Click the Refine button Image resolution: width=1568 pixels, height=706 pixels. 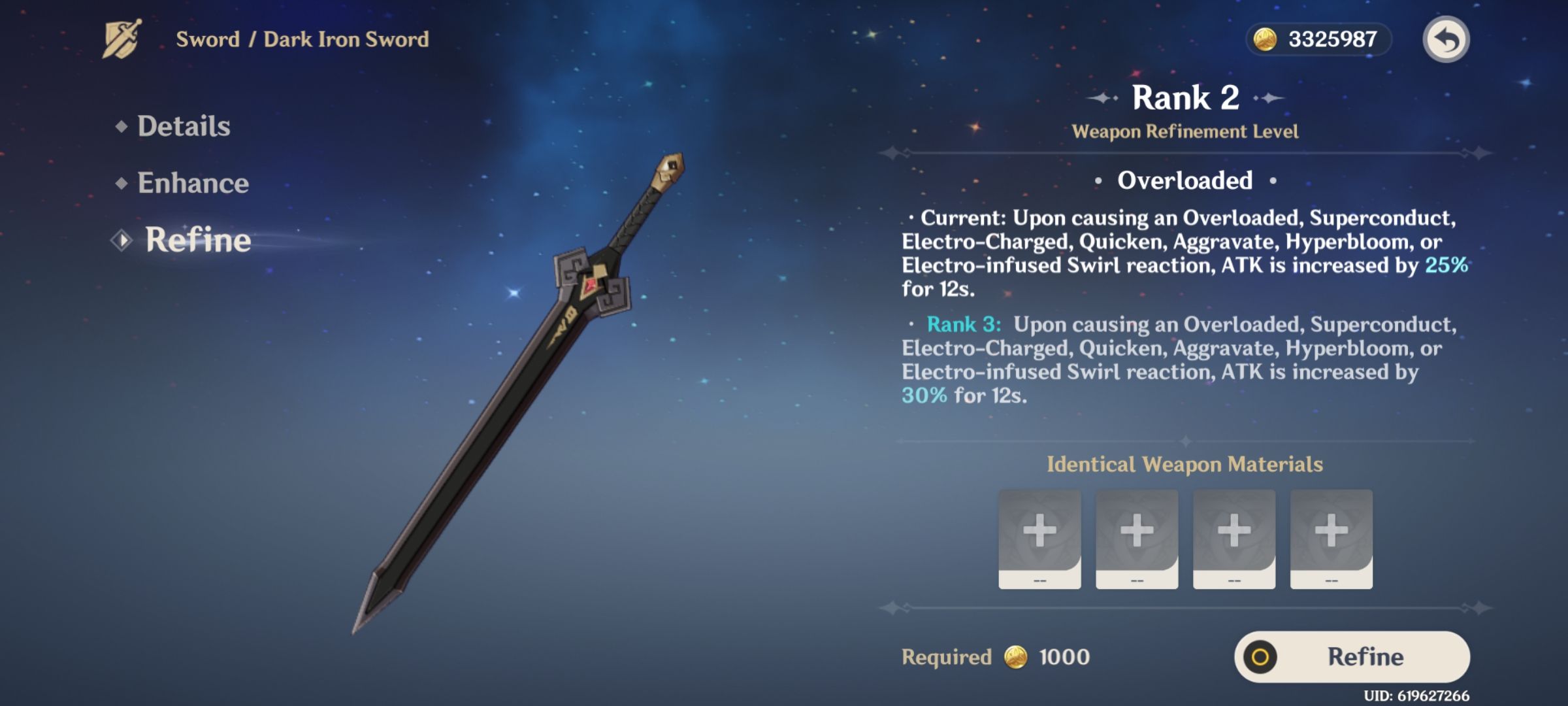tap(1352, 656)
